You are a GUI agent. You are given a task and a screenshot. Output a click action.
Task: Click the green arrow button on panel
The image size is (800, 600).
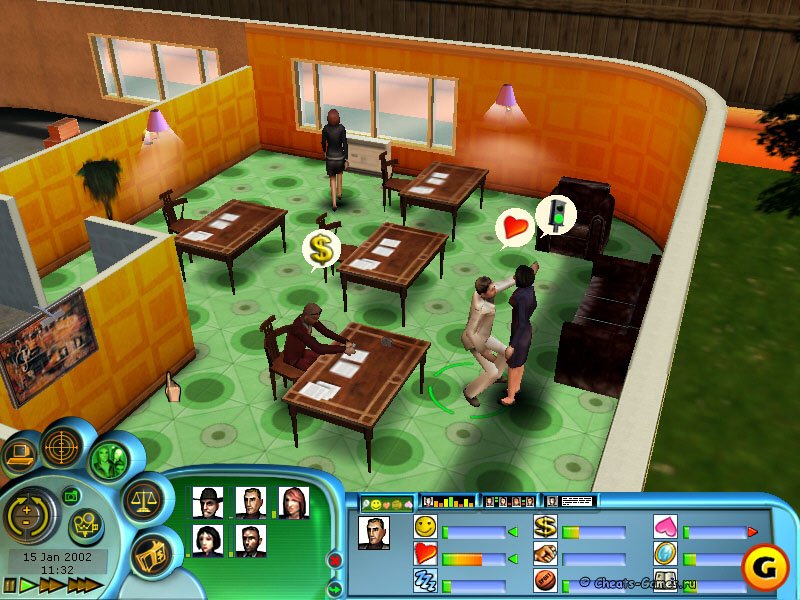335,588
